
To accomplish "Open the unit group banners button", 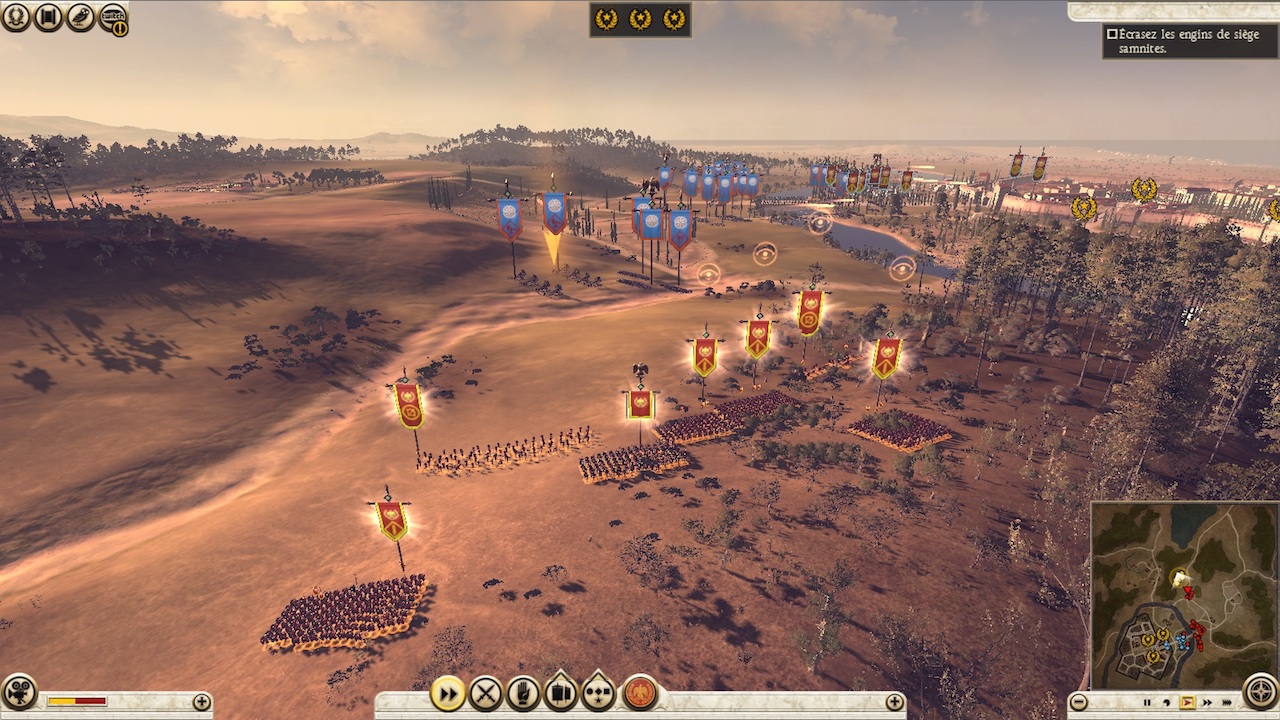I will pos(561,692).
